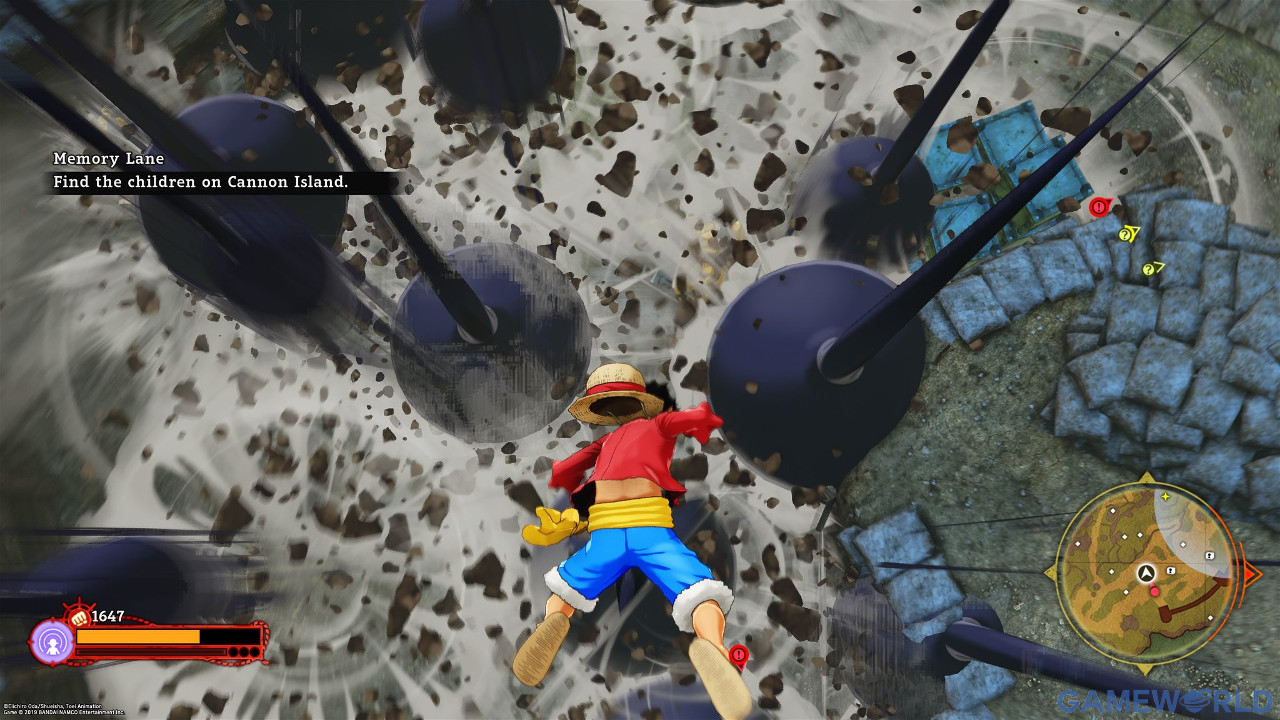Activate the purple Observation Haki icon
This screenshot has height=720, width=1280.
click(x=52, y=642)
